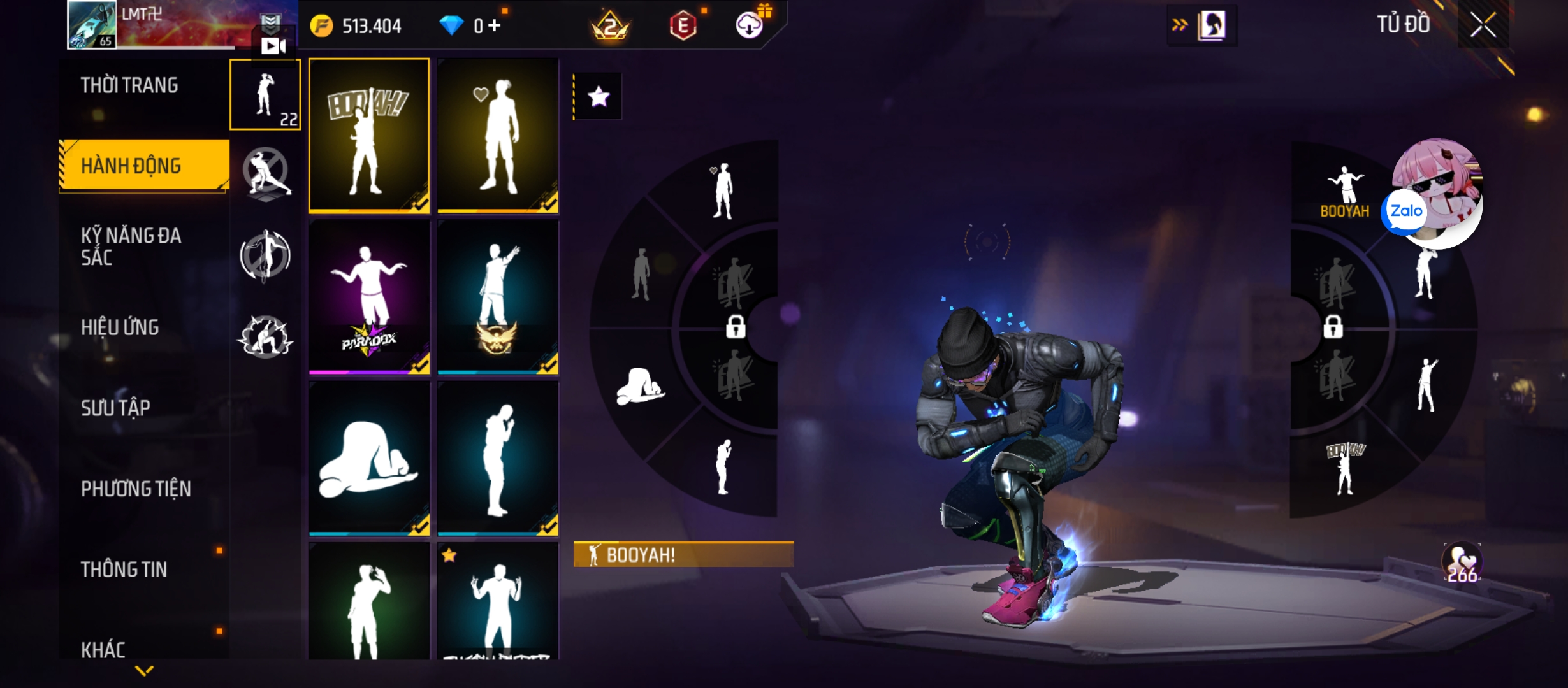
Task: Open the Zalo chat bubble overlay
Action: tap(1405, 211)
